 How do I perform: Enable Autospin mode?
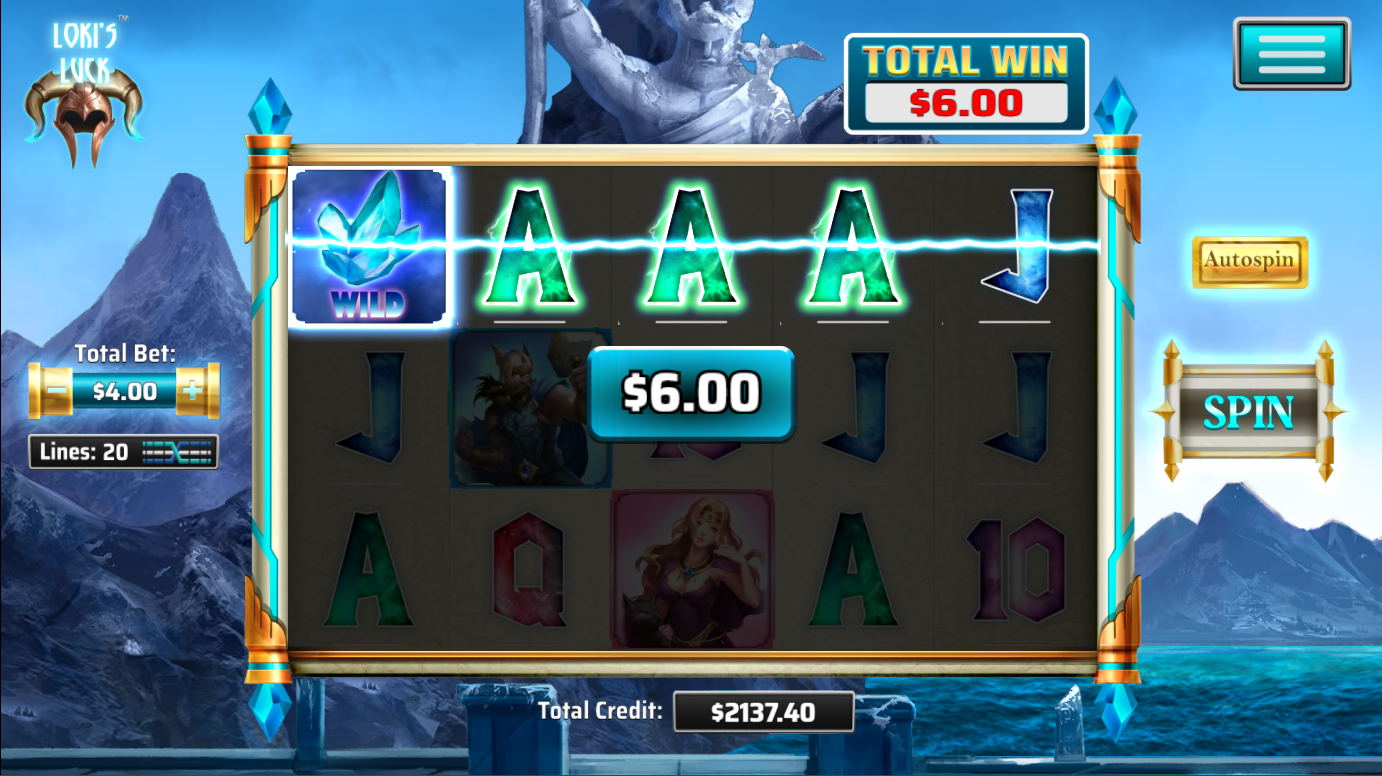[1249, 263]
